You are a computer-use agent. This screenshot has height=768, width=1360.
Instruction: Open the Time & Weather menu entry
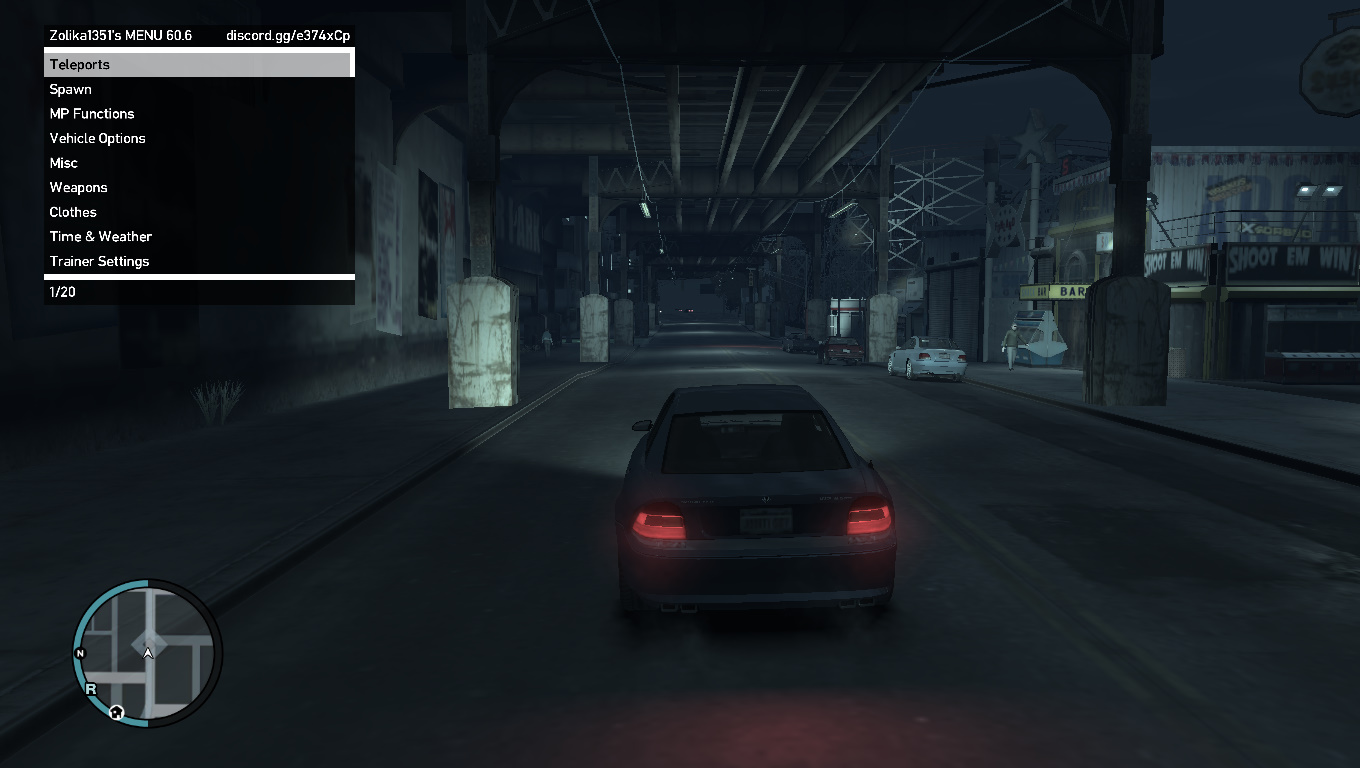(100, 236)
